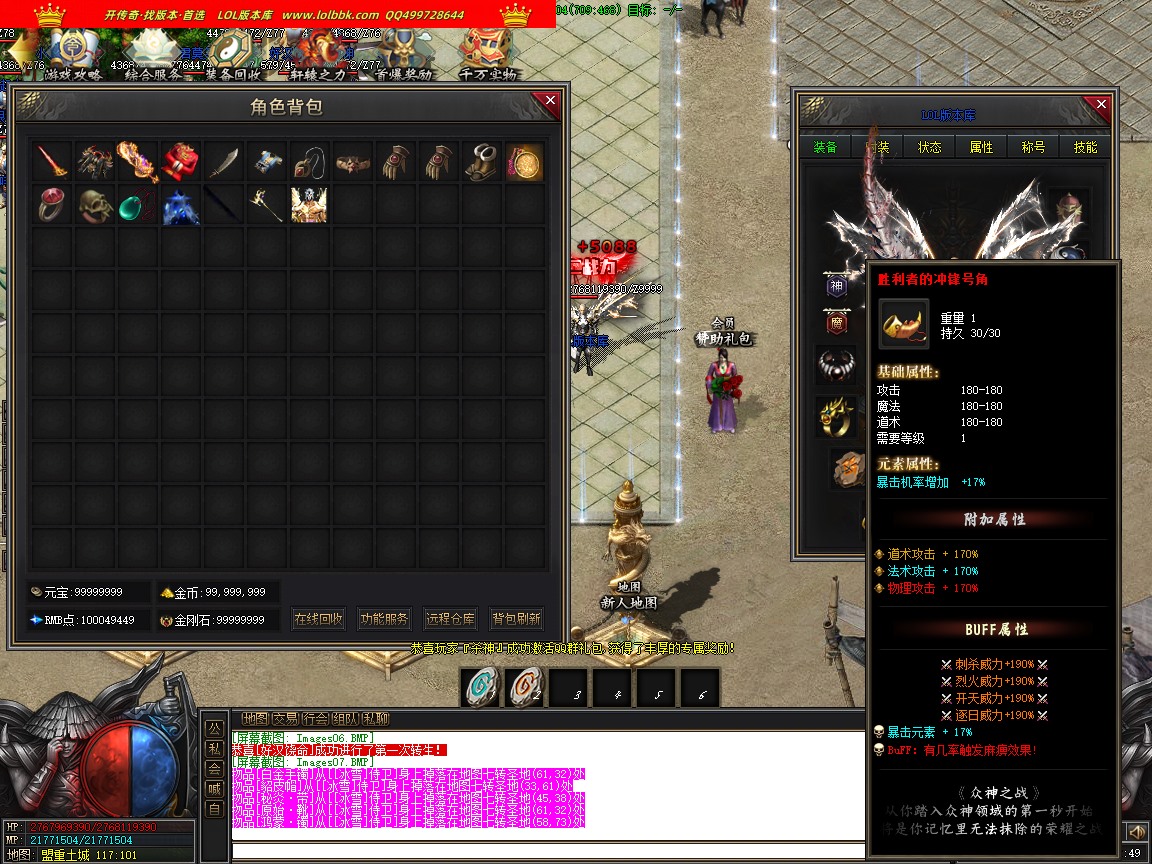Refresh the bag with 背包刷新

coord(516,619)
